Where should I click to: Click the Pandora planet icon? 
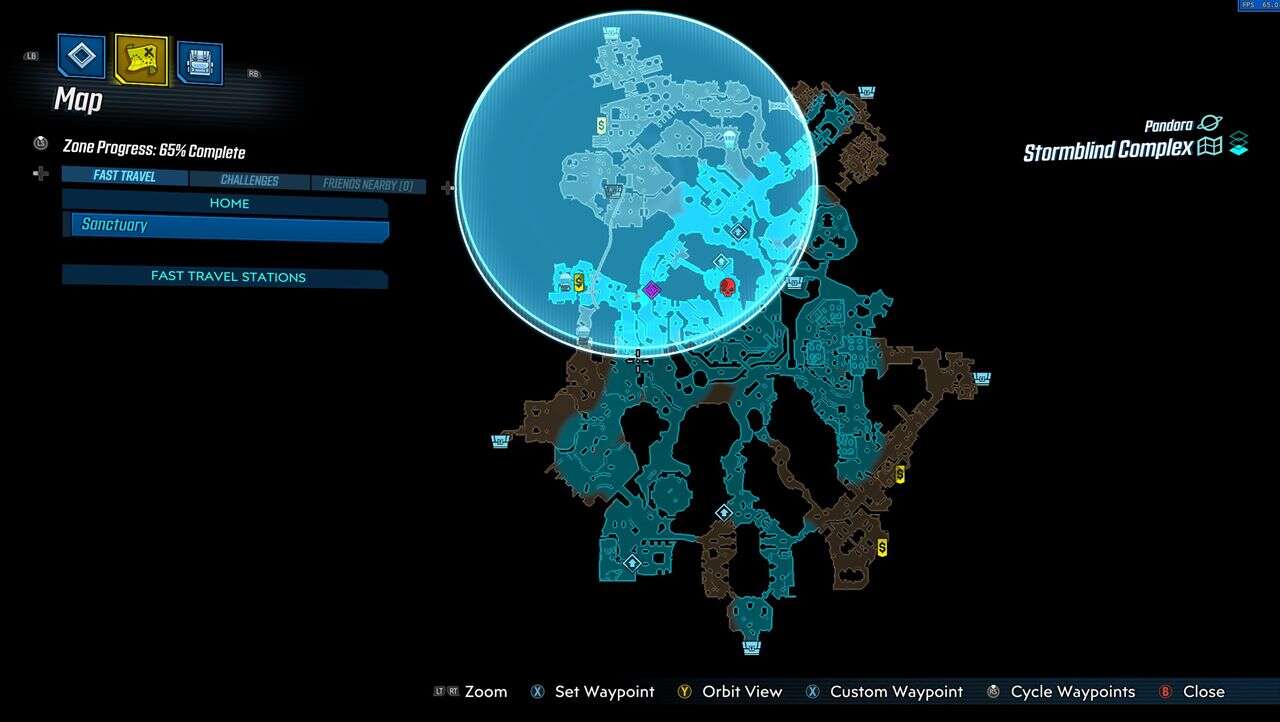pyautogui.click(x=1208, y=126)
